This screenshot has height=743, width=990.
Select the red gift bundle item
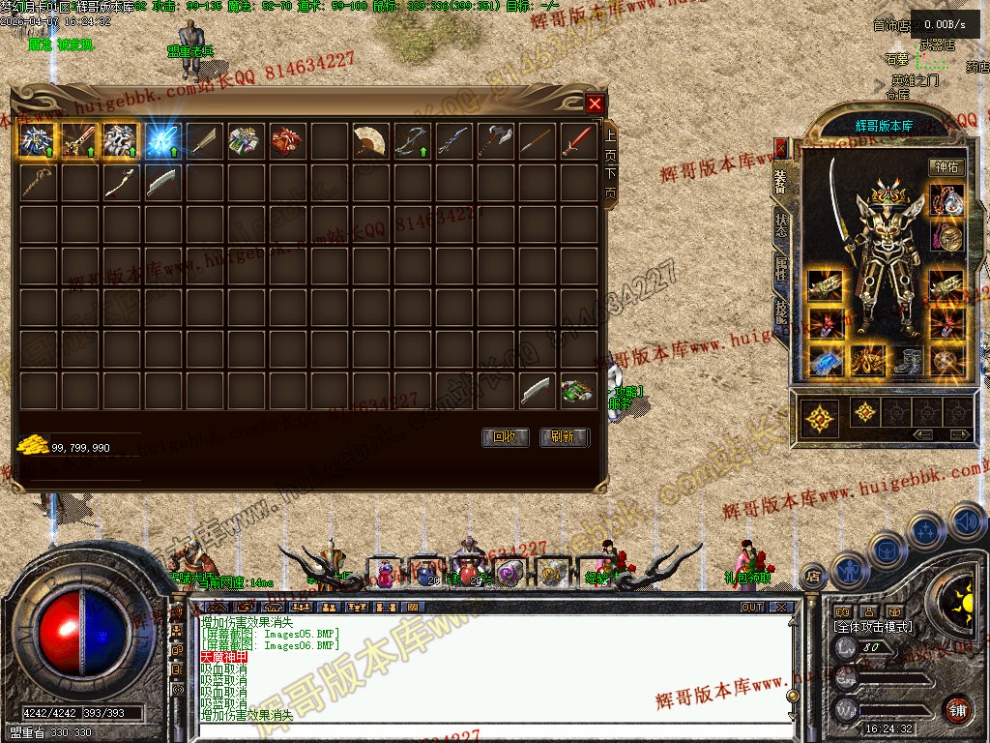[x=286, y=141]
